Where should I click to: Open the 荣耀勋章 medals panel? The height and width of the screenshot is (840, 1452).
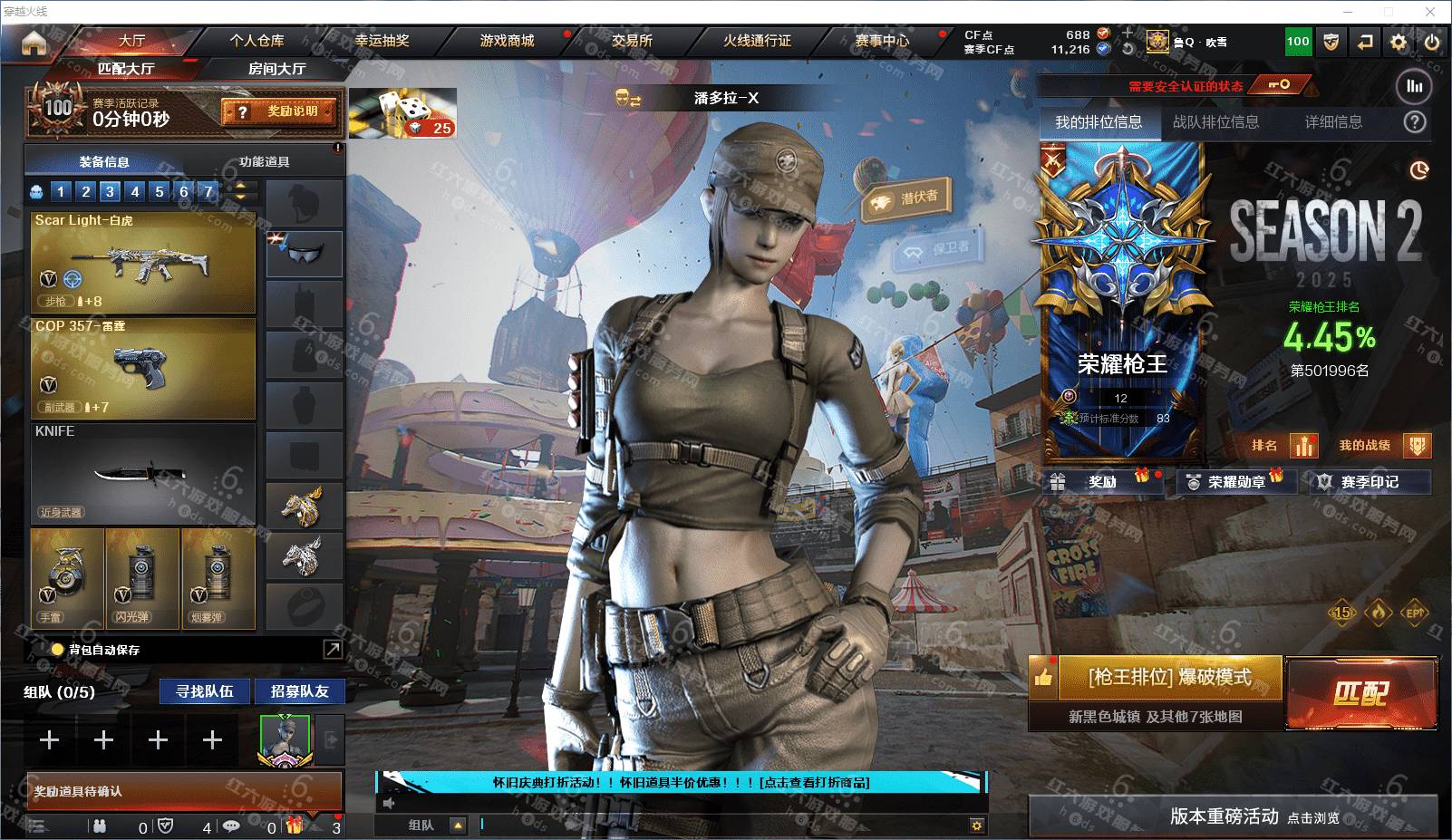click(1235, 482)
